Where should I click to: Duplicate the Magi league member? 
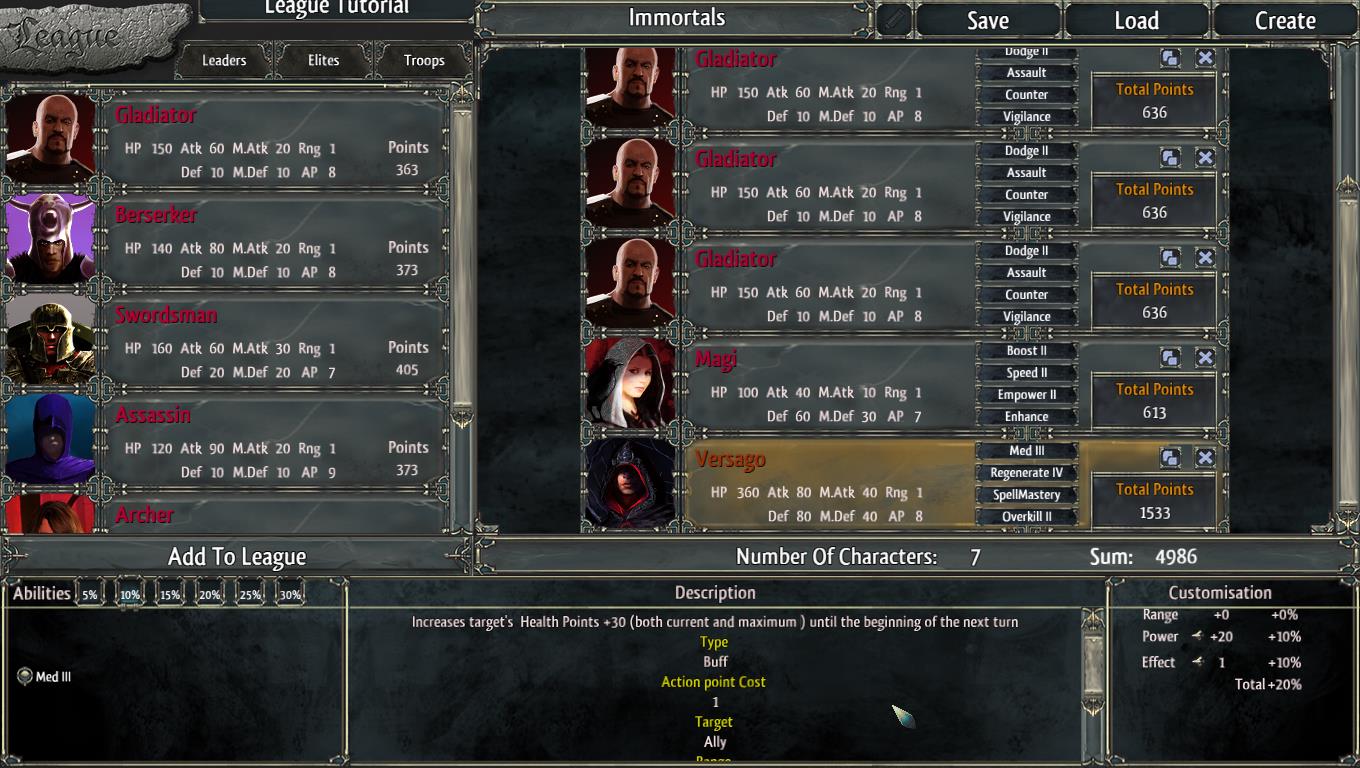1170,358
